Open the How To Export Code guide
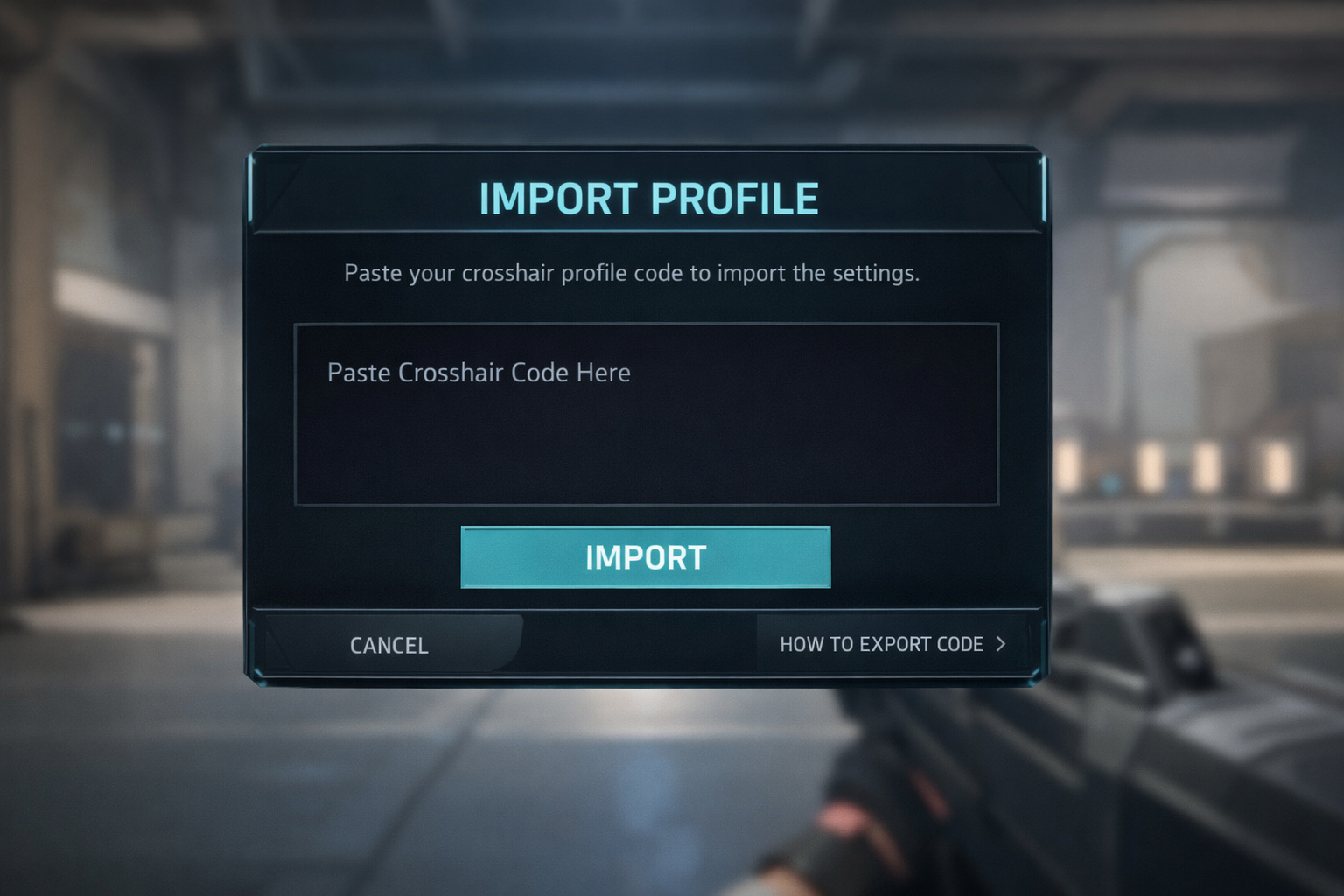This screenshot has height=896, width=1344. [x=892, y=645]
